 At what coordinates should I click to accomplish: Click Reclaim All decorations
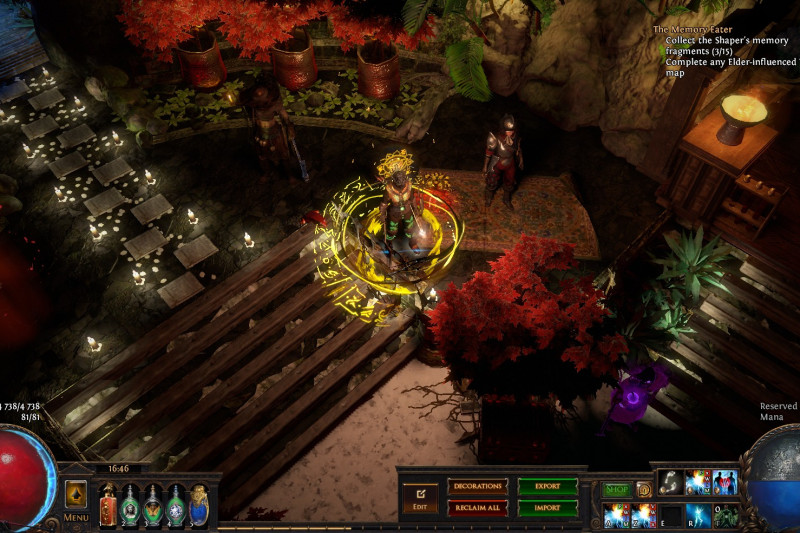(x=477, y=508)
